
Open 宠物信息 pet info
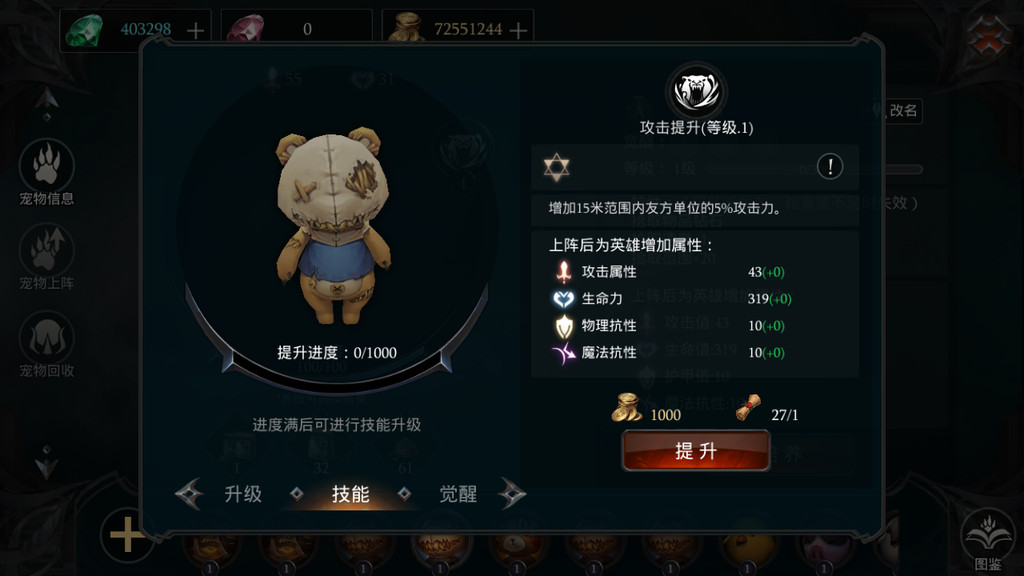click(x=47, y=171)
